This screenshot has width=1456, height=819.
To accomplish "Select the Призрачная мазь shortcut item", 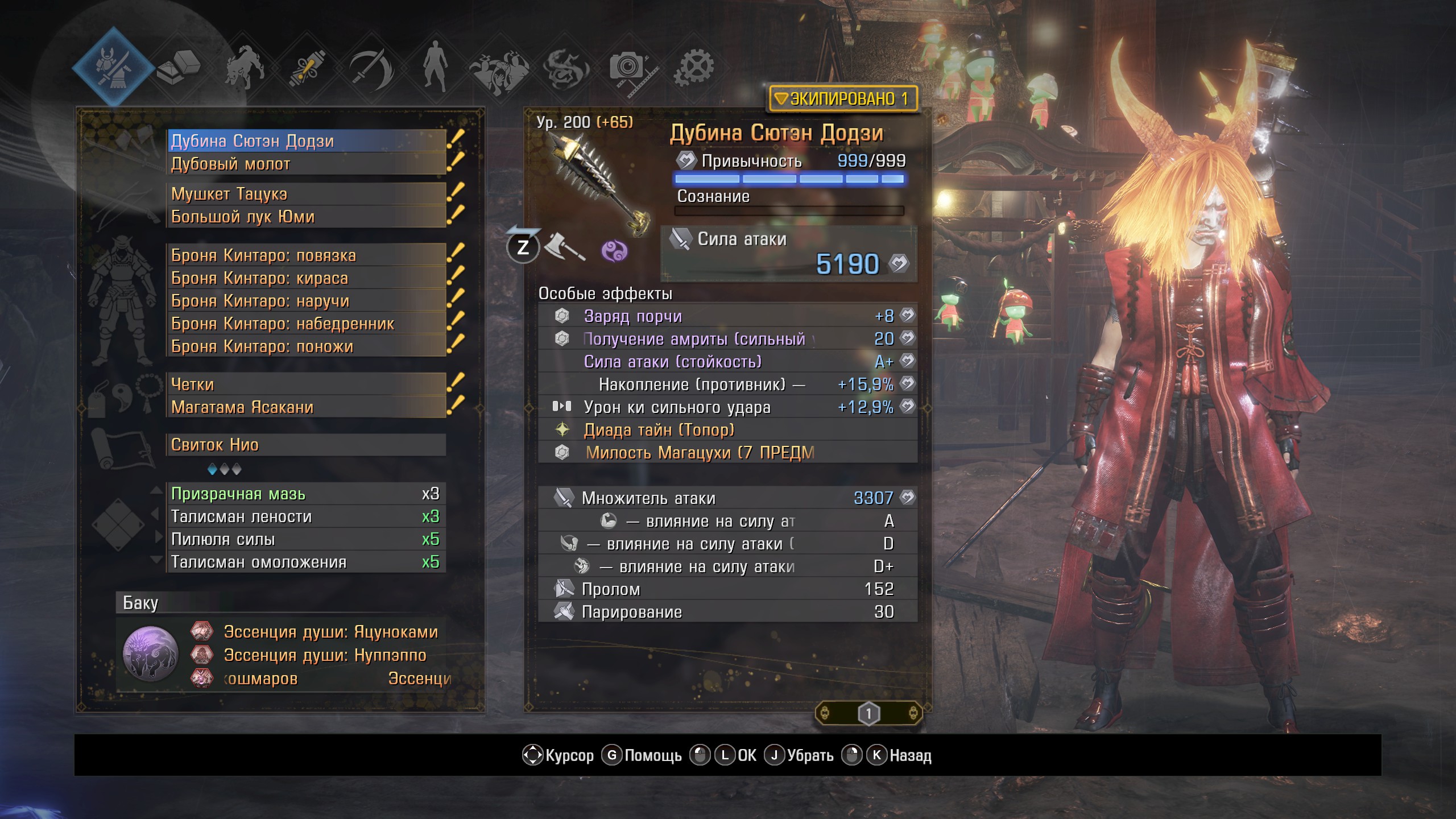I will (x=307, y=494).
